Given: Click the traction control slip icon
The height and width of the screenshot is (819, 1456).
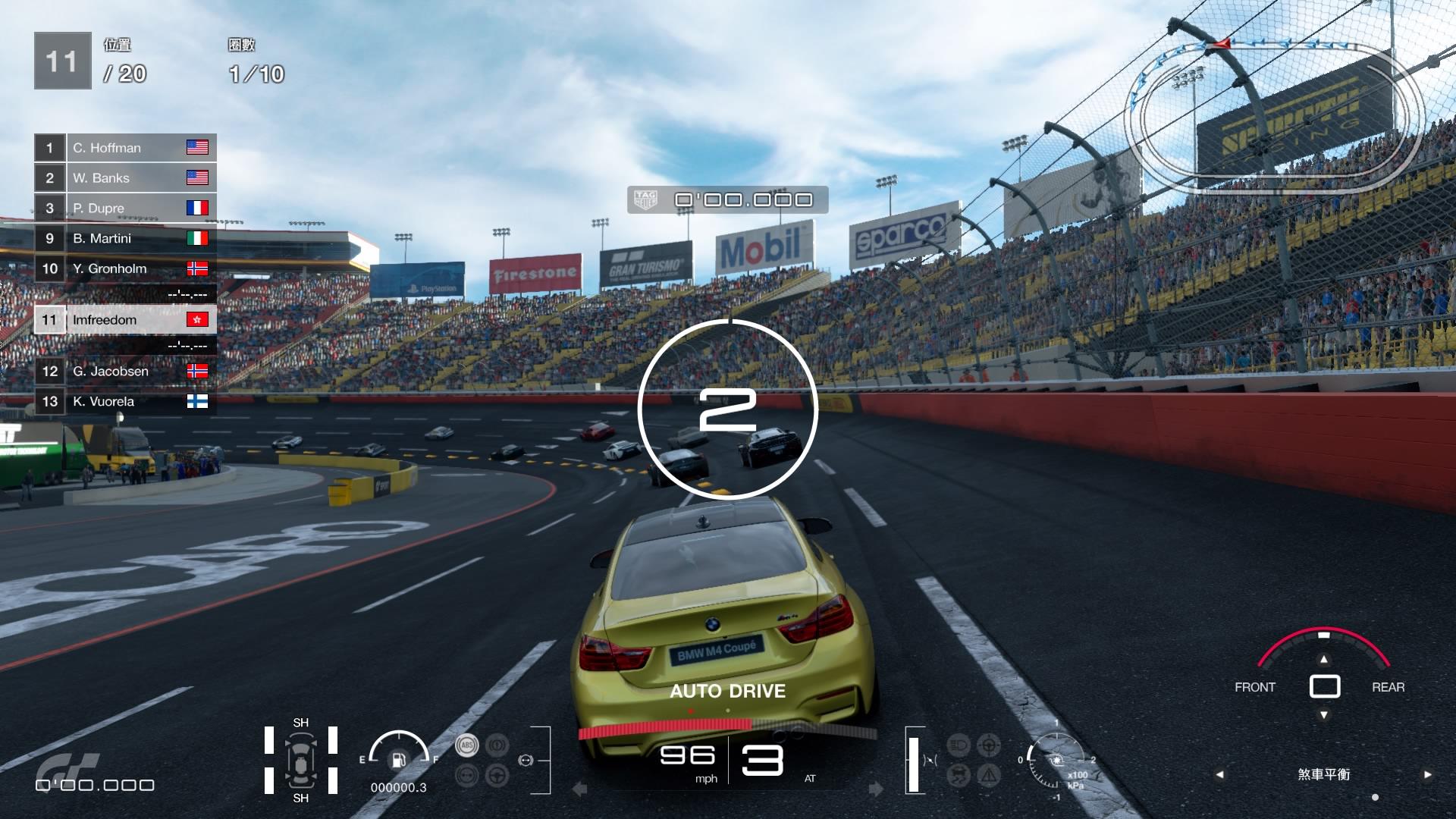Looking at the screenshot, I should click(x=959, y=775).
